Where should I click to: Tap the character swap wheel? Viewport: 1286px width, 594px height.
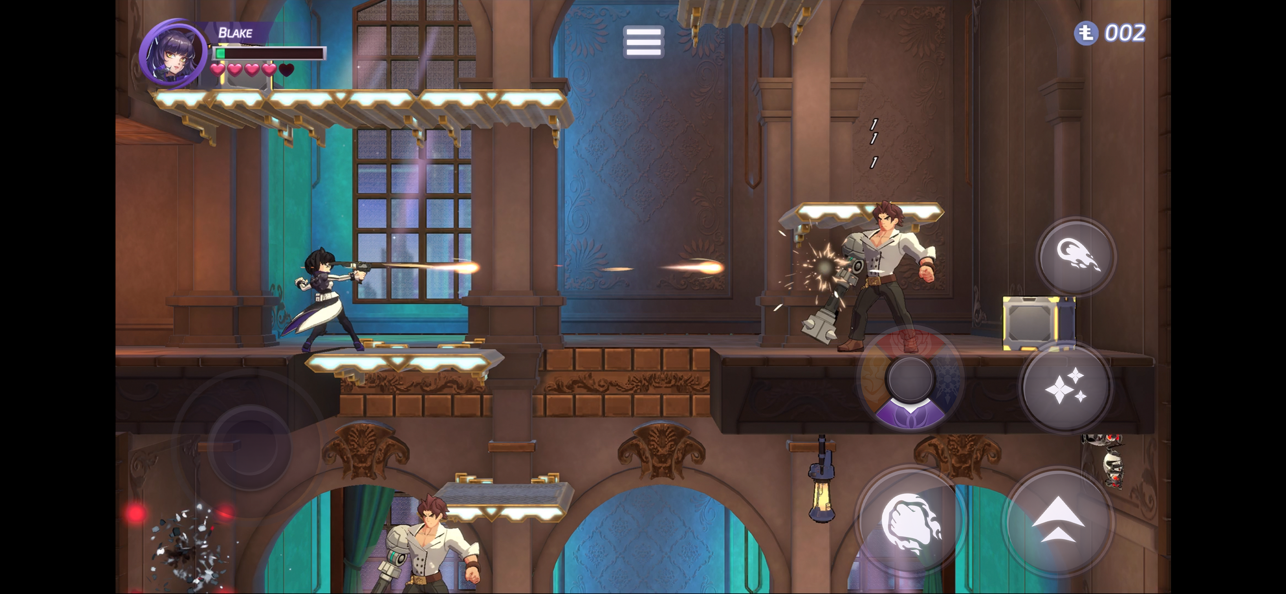910,380
